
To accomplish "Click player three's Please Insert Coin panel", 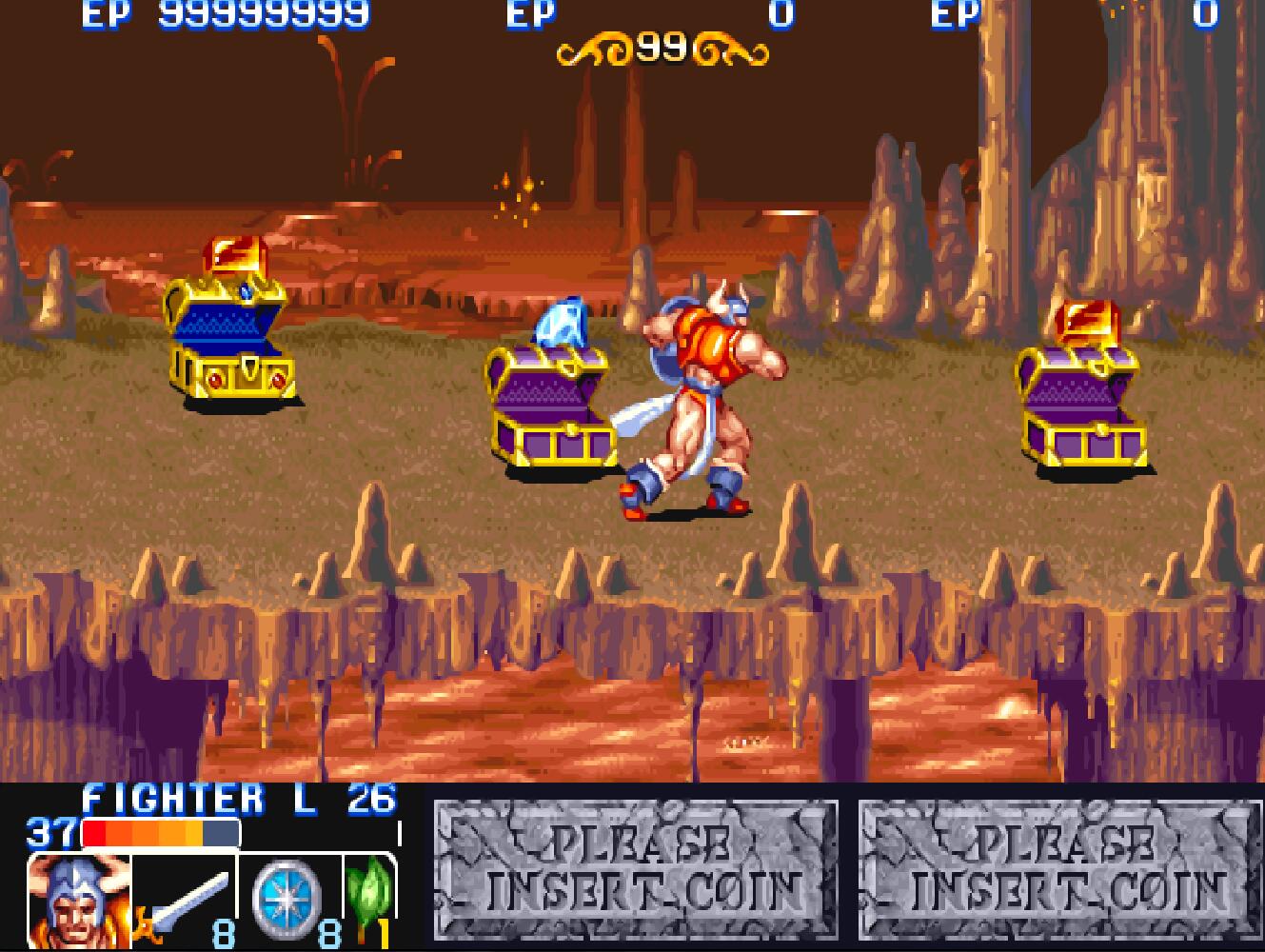I will [1059, 869].
